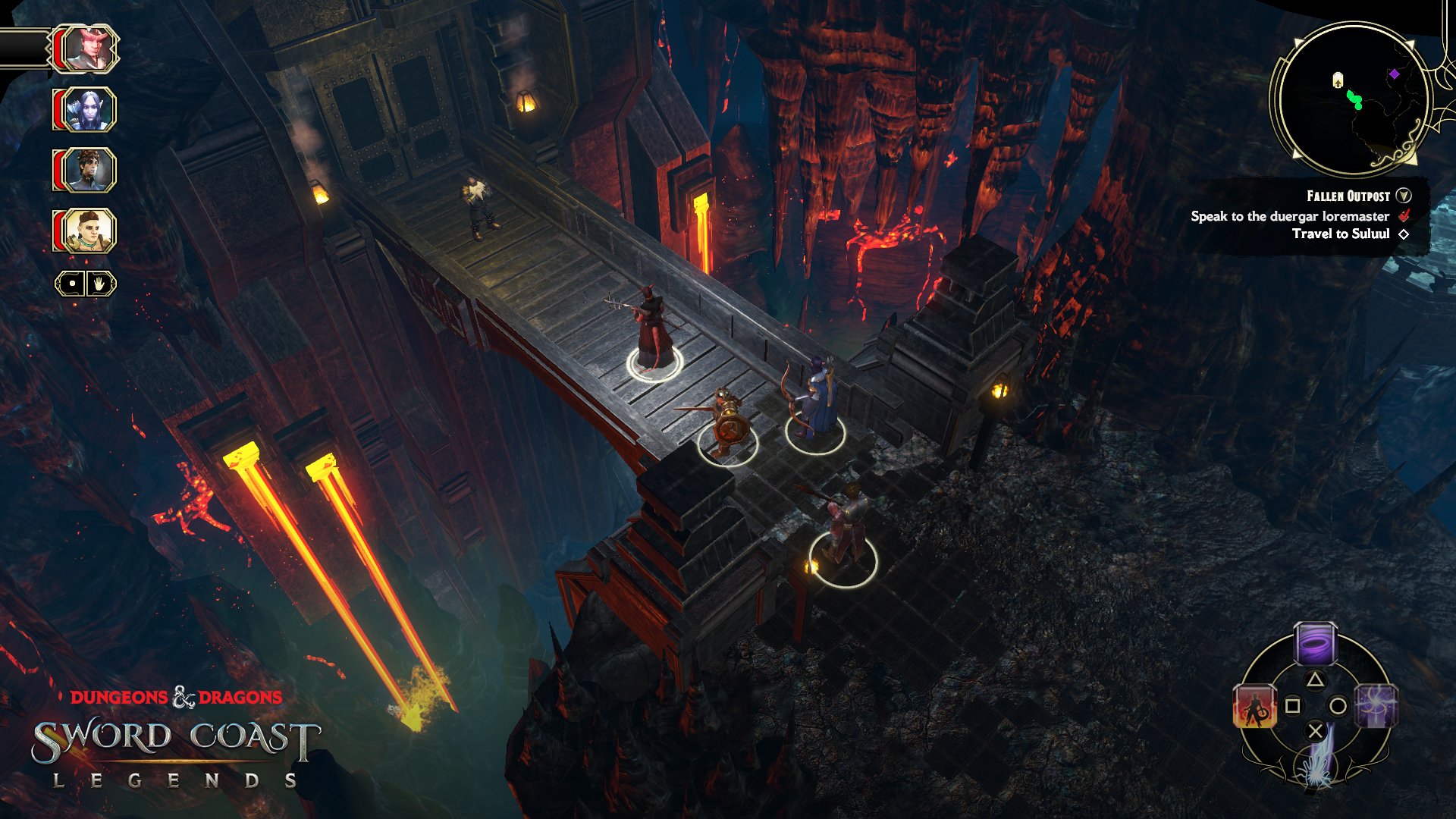Cast the purple starburst spell
Screen dimensions: 1456x819
click(x=1376, y=706)
